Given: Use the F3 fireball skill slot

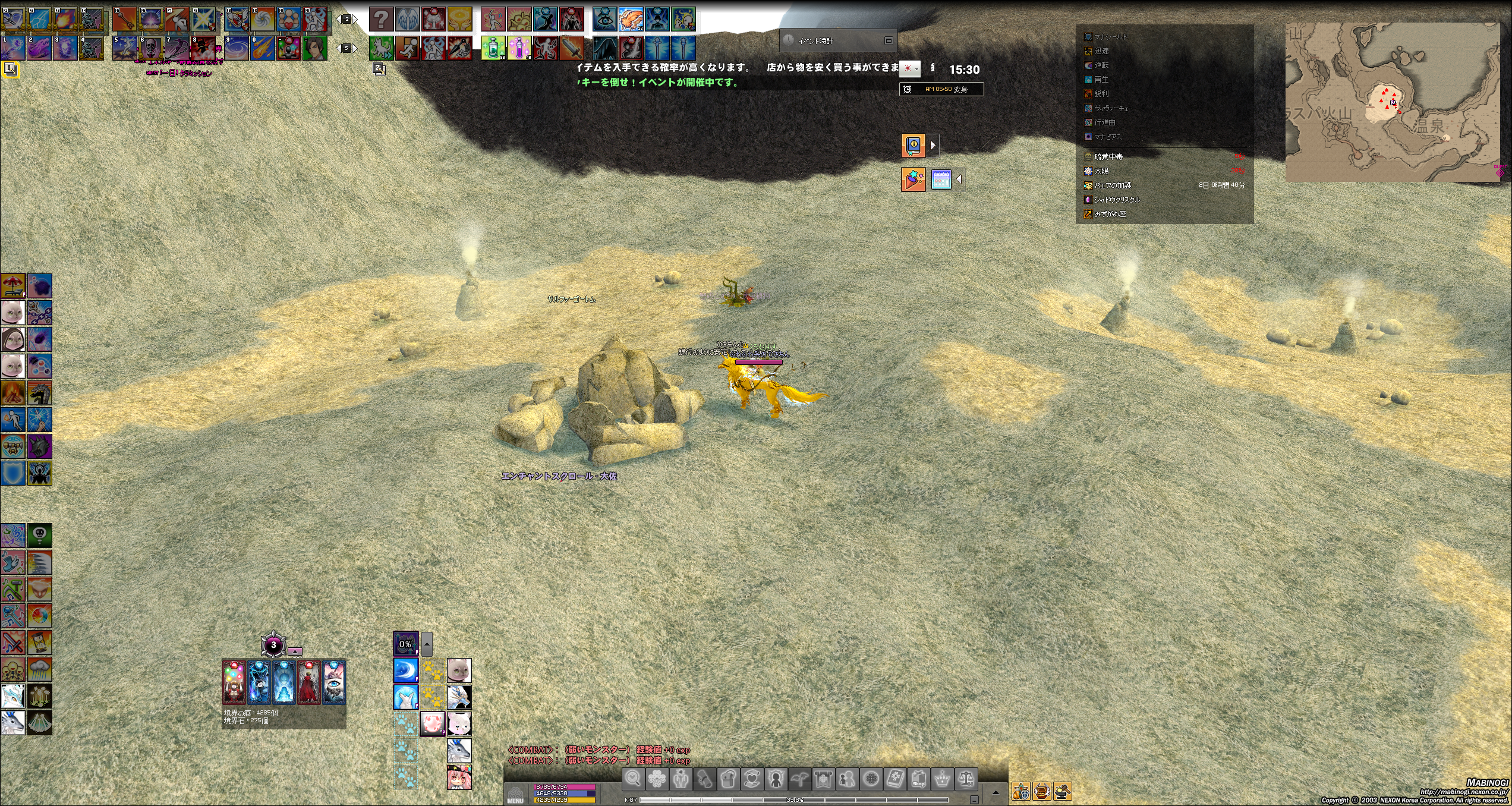Looking at the screenshot, I should (x=65, y=20).
